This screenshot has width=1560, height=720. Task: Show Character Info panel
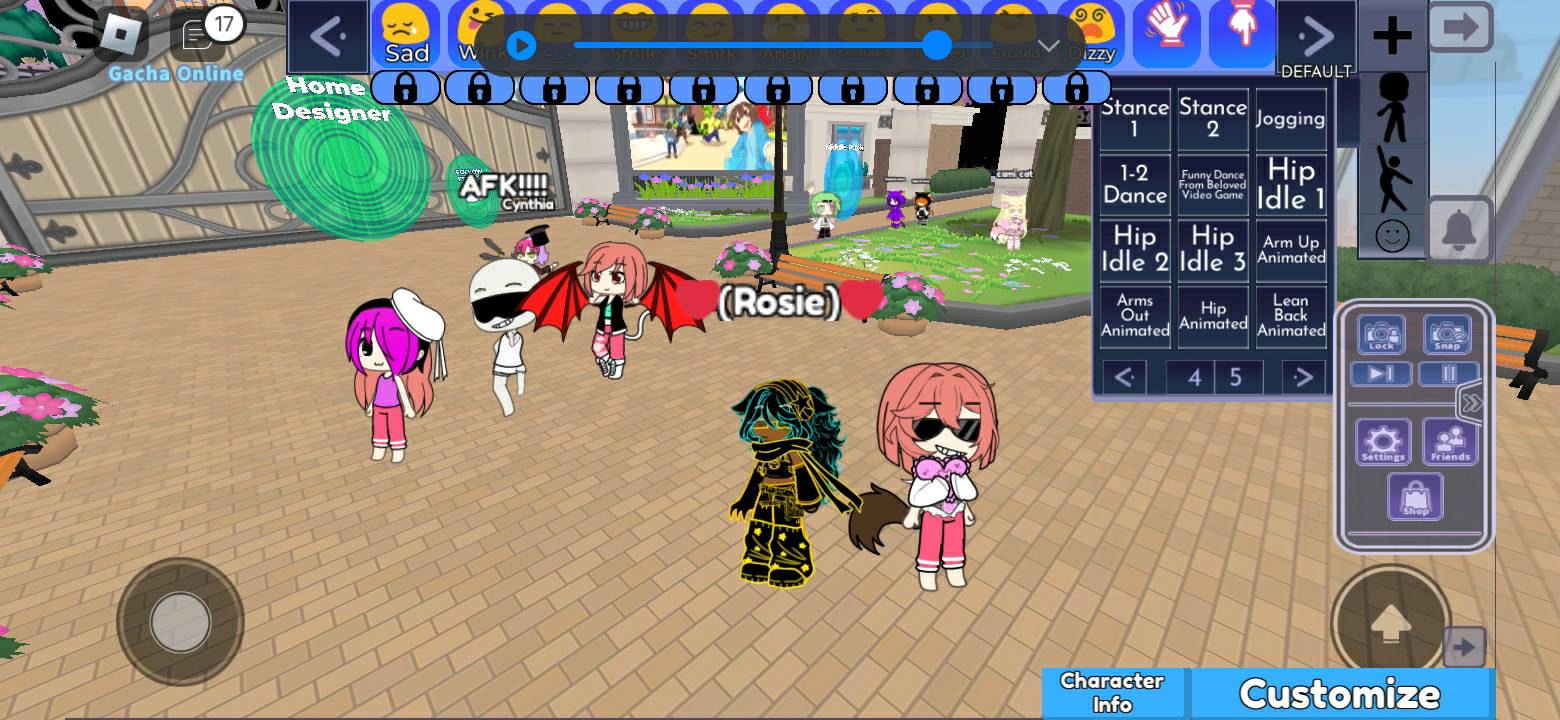point(1112,692)
